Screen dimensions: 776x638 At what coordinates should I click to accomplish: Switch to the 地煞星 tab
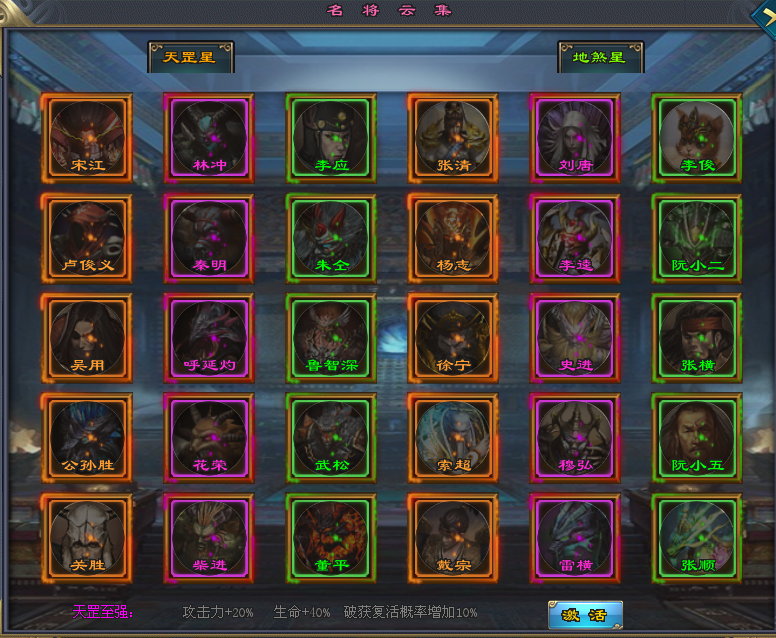pyautogui.click(x=600, y=57)
